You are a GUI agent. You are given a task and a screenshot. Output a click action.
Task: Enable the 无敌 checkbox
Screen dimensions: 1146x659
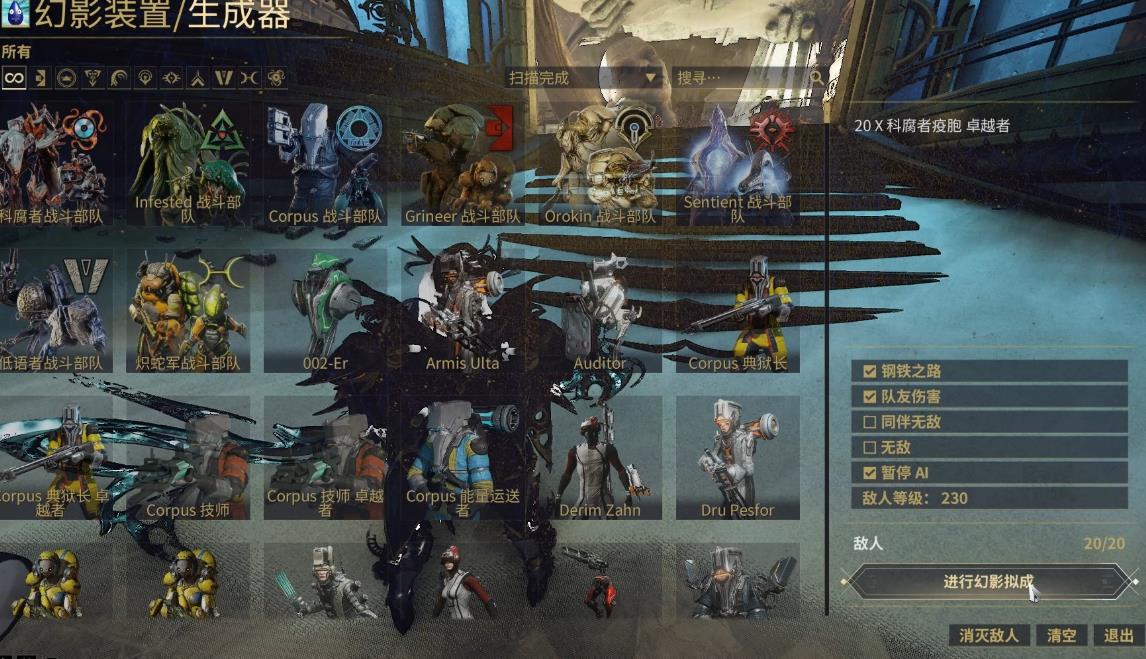click(868, 448)
